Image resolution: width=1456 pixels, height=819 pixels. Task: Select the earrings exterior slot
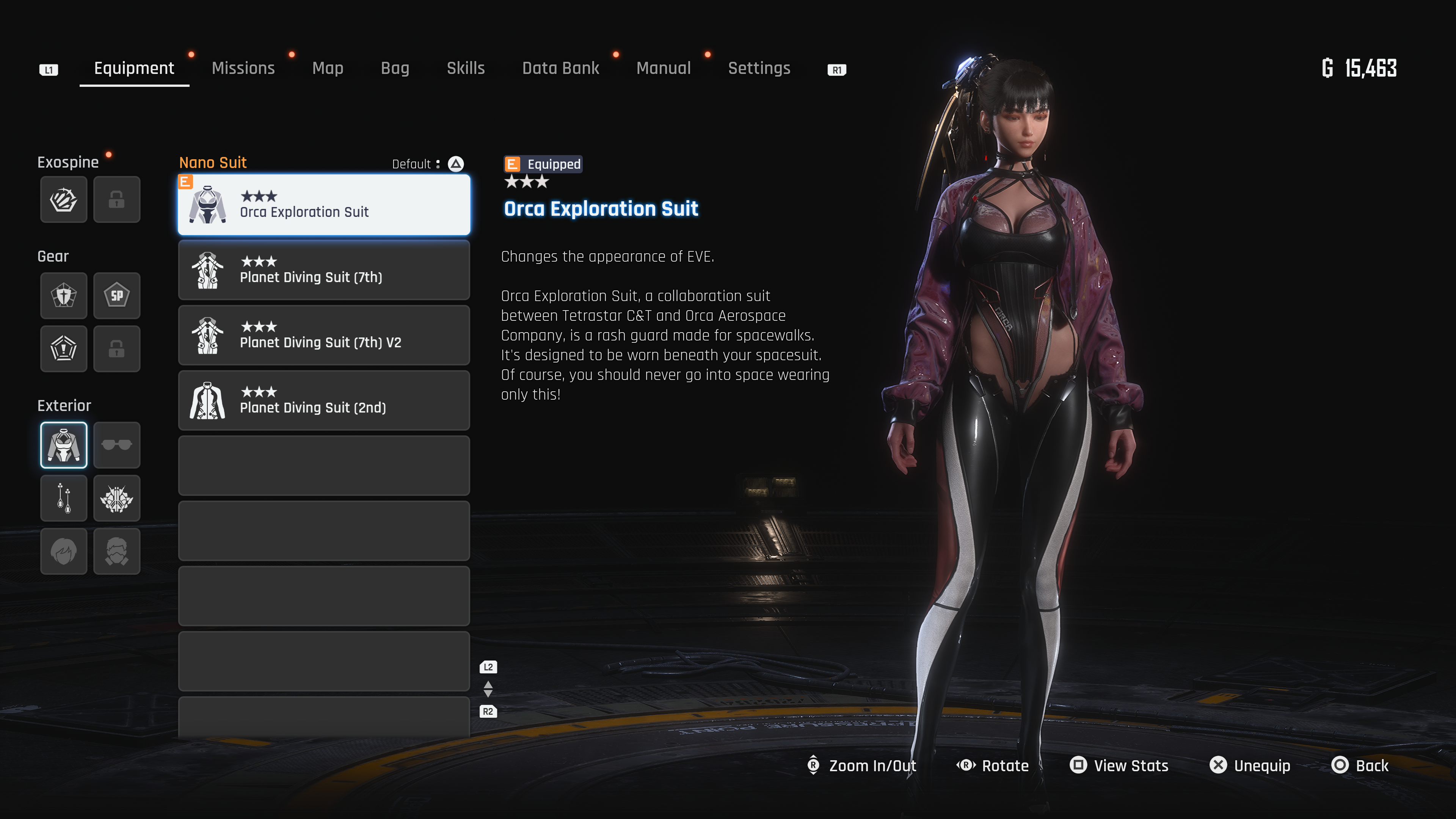64,498
